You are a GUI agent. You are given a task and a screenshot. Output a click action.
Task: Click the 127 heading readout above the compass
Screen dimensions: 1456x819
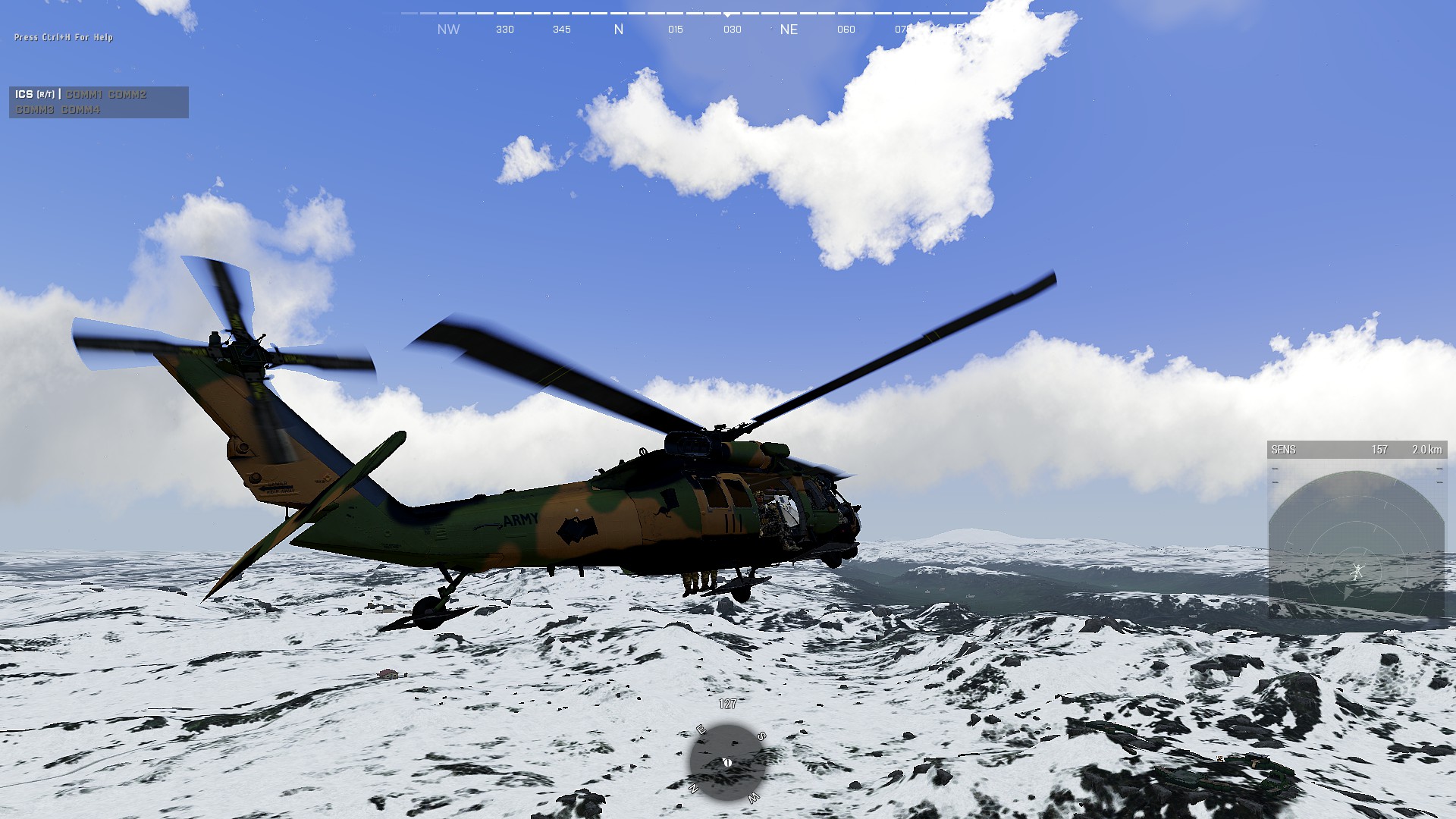pyautogui.click(x=728, y=704)
